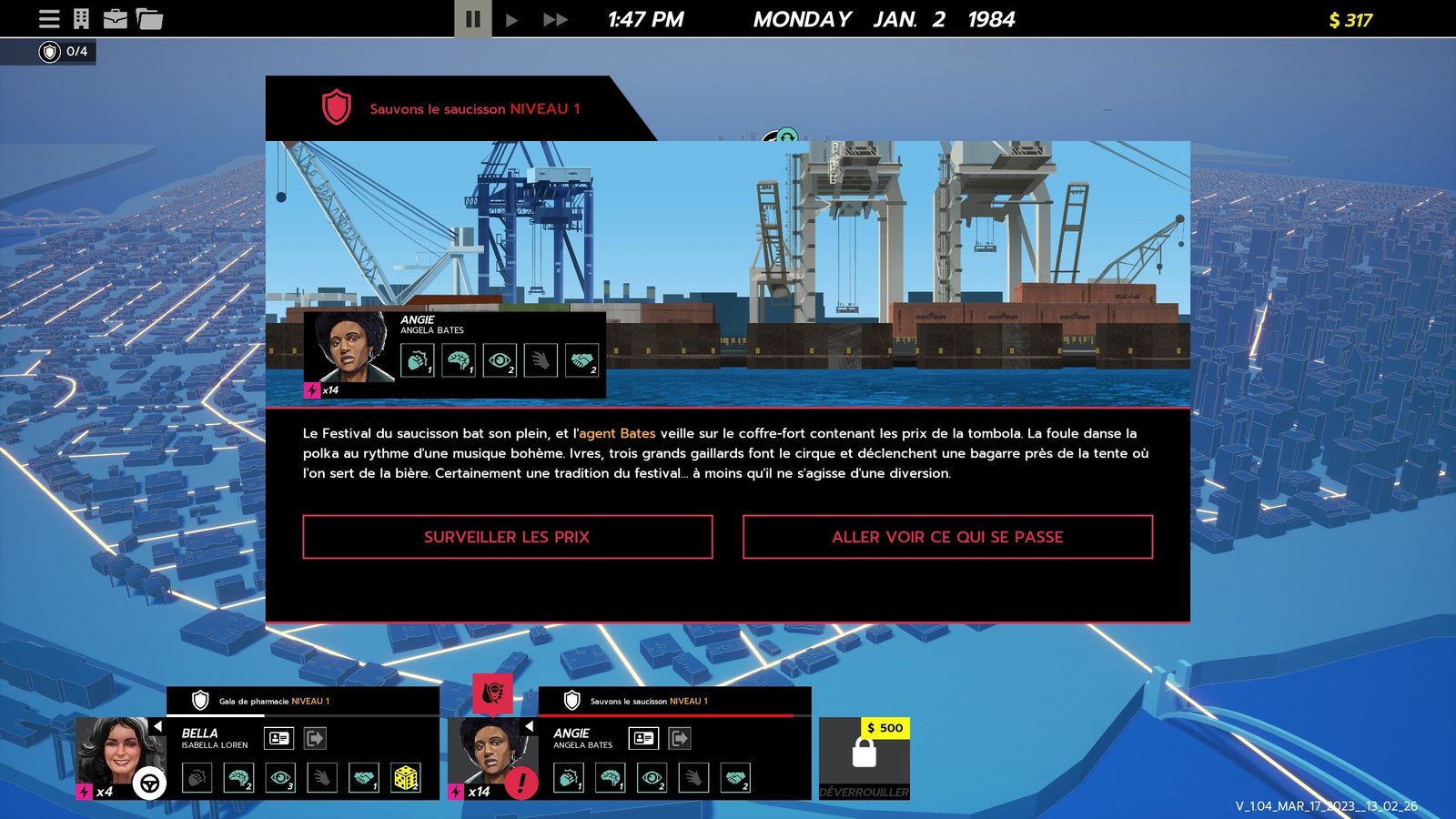
Task: Select Bella's steering wheel icon
Action: pyautogui.click(x=150, y=783)
